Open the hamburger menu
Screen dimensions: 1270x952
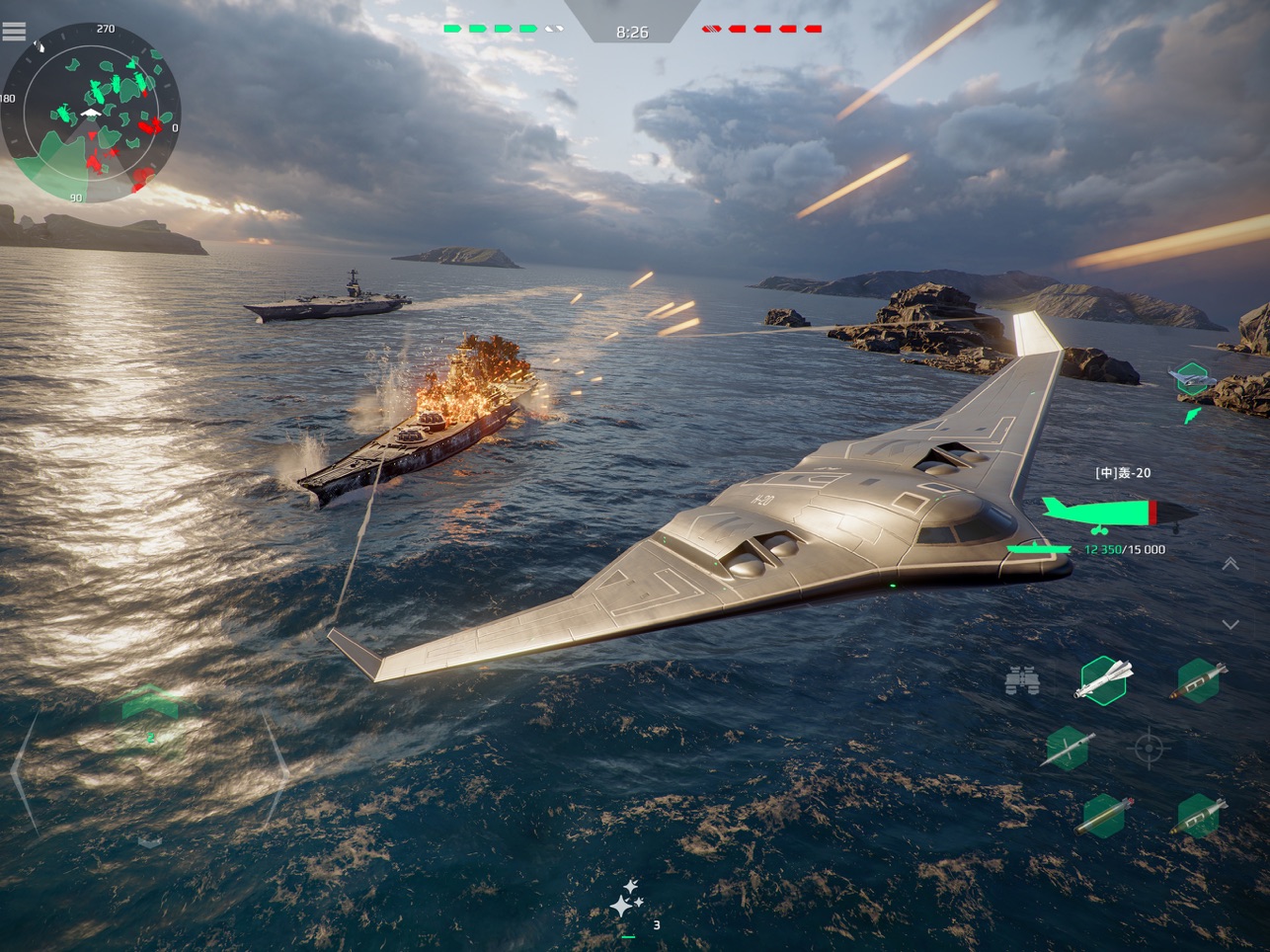[x=14, y=32]
